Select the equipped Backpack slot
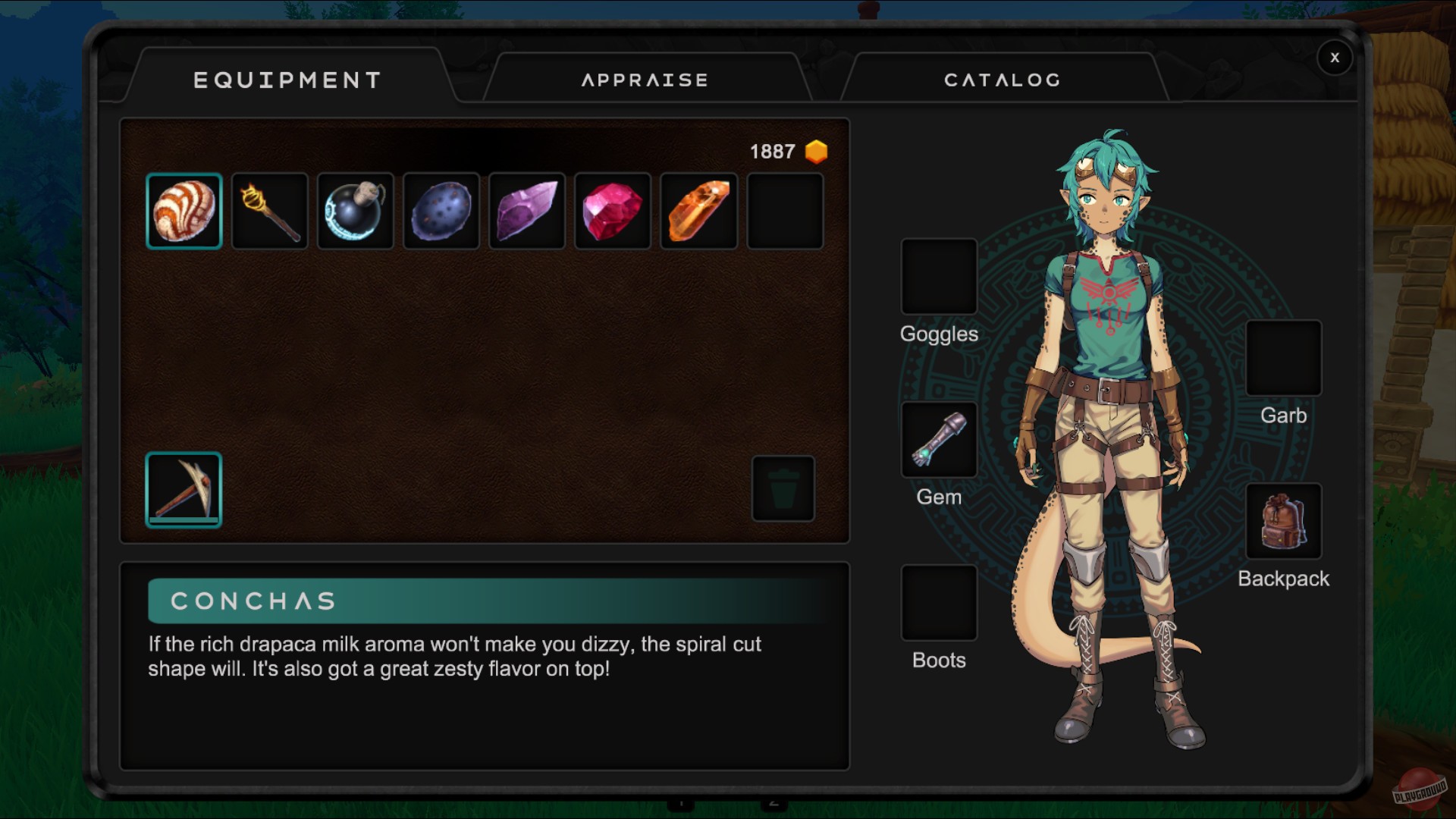The height and width of the screenshot is (819, 1456). (x=1283, y=522)
